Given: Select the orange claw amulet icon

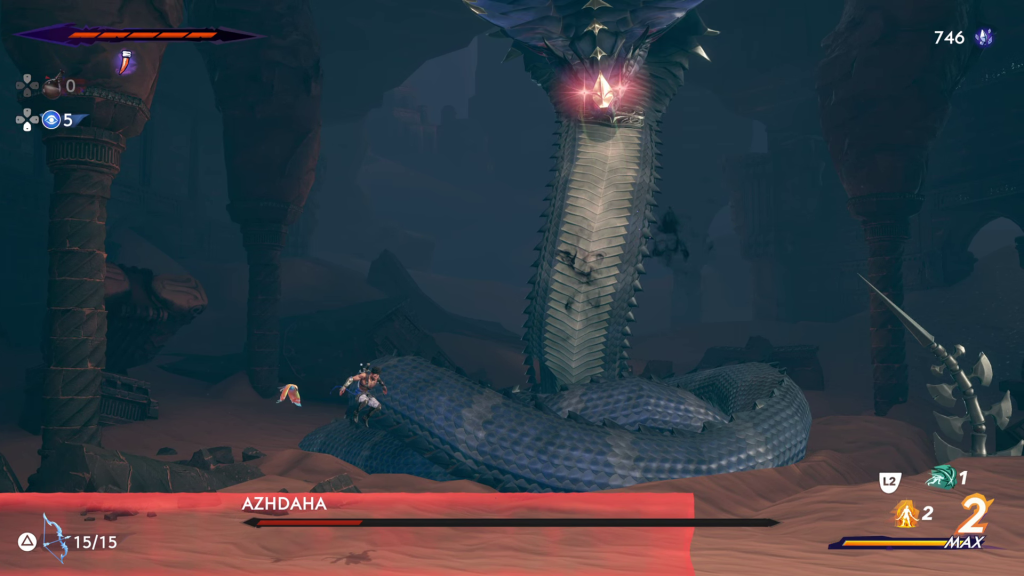Looking at the screenshot, I should [x=125, y=63].
